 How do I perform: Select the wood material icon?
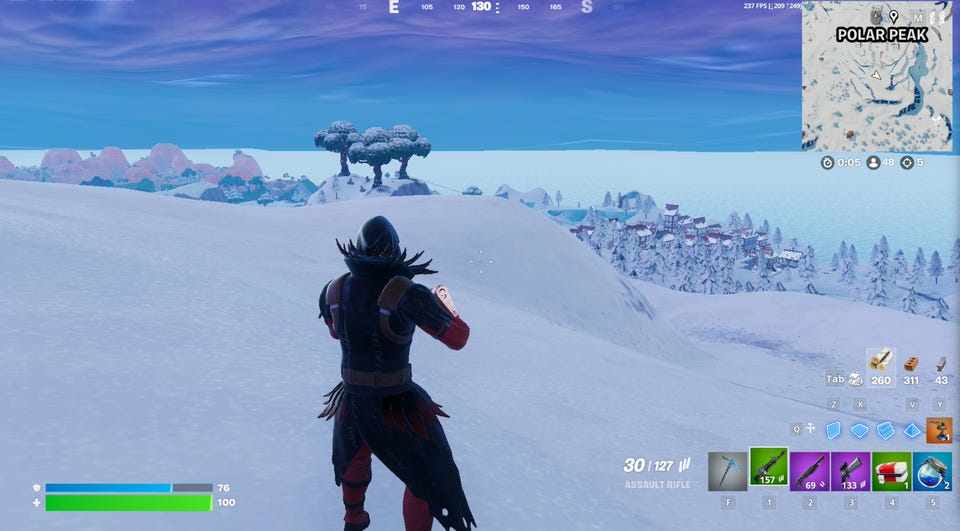click(x=880, y=361)
